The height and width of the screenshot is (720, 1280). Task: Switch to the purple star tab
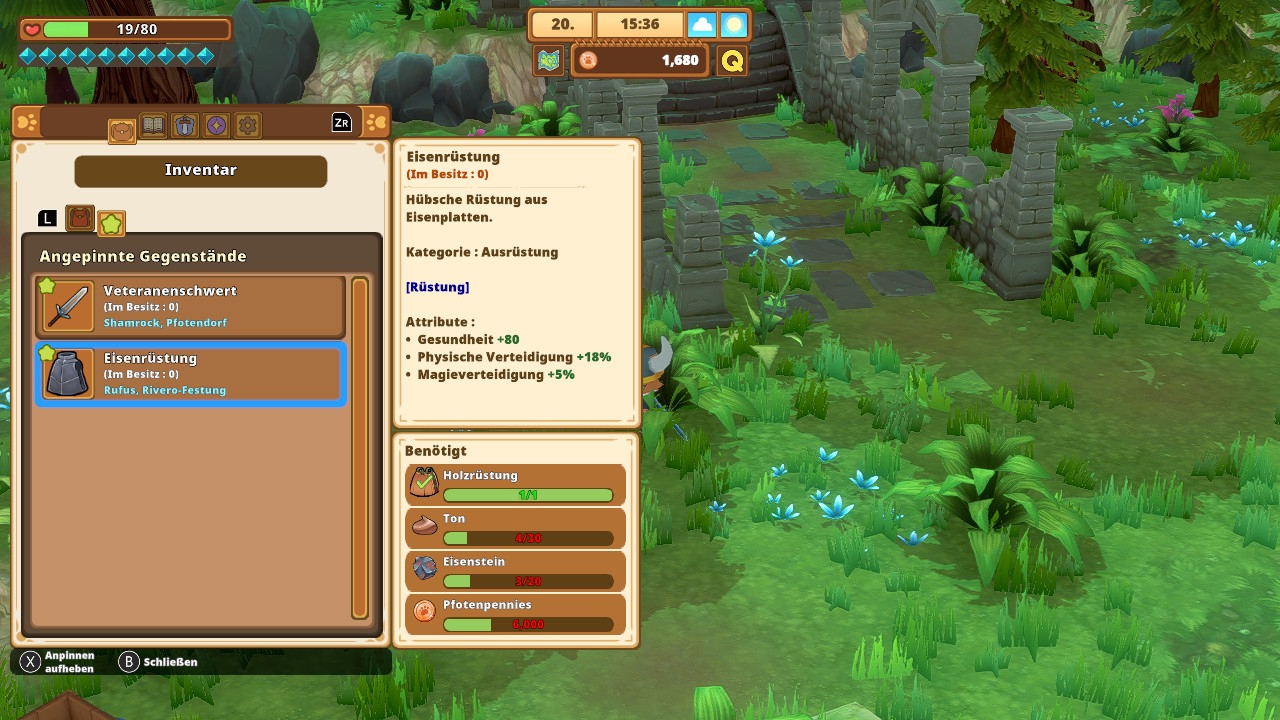(x=216, y=125)
